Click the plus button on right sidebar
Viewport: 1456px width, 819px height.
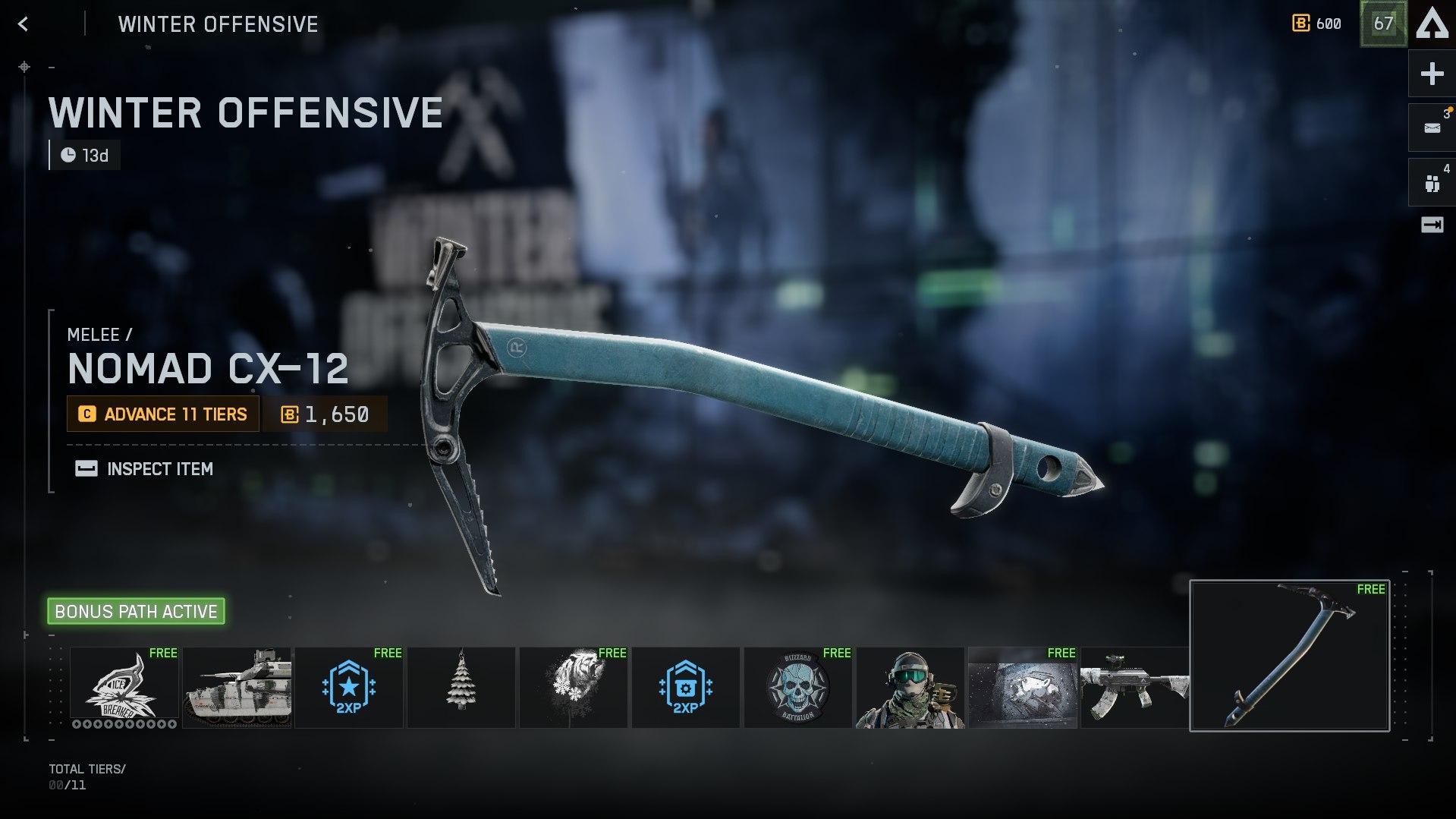tap(1432, 74)
